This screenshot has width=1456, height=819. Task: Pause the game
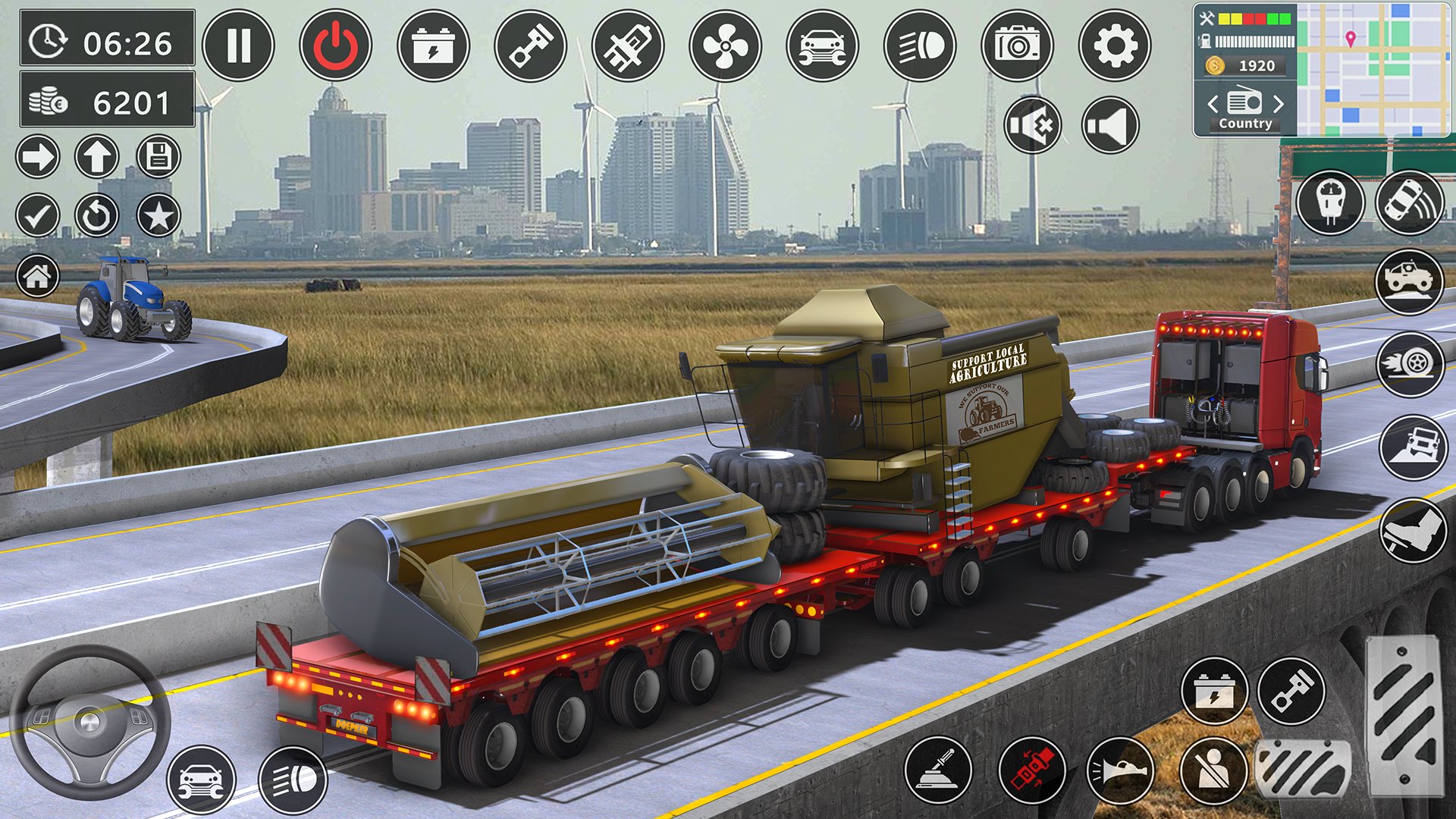click(240, 45)
